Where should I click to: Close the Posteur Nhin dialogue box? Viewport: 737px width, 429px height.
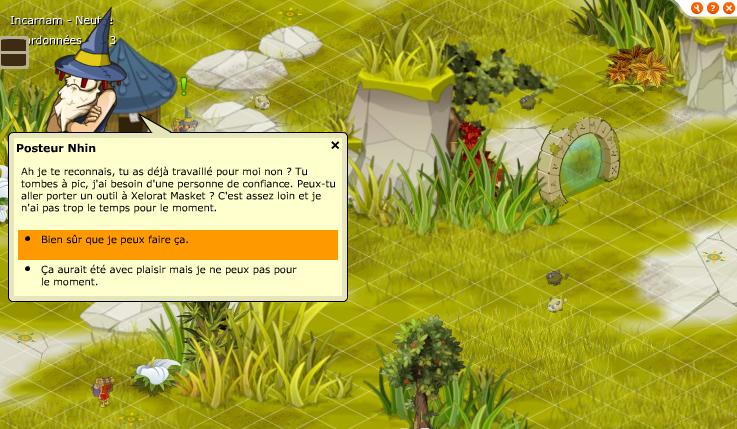tap(335, 145)
